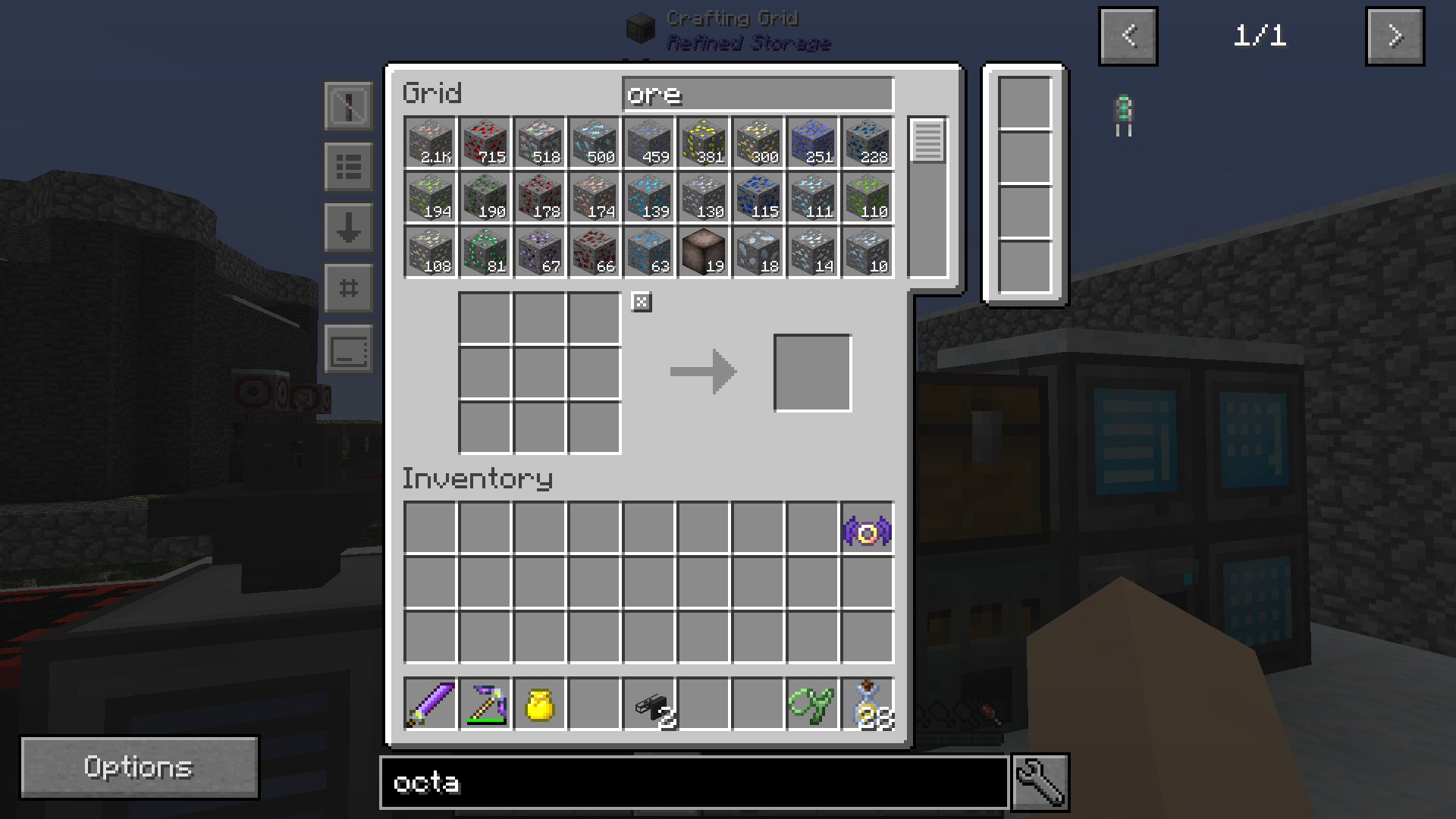Change sorting type with the # button
Viewport: 1456px width, 819px height.
click(348, 288)
